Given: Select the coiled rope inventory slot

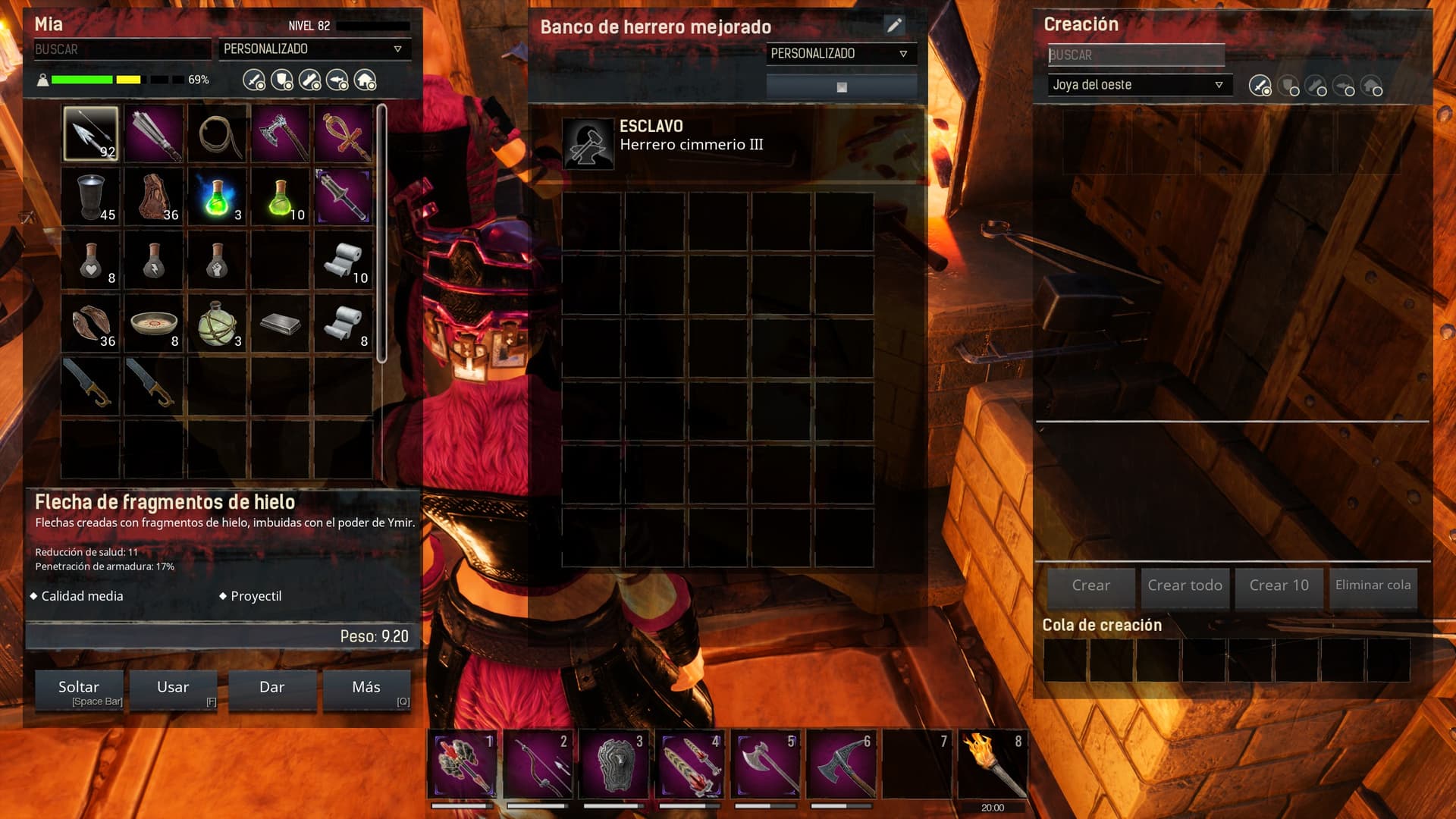Looking at the screenshot, I should pyautogui.click(x=218, y=133).
